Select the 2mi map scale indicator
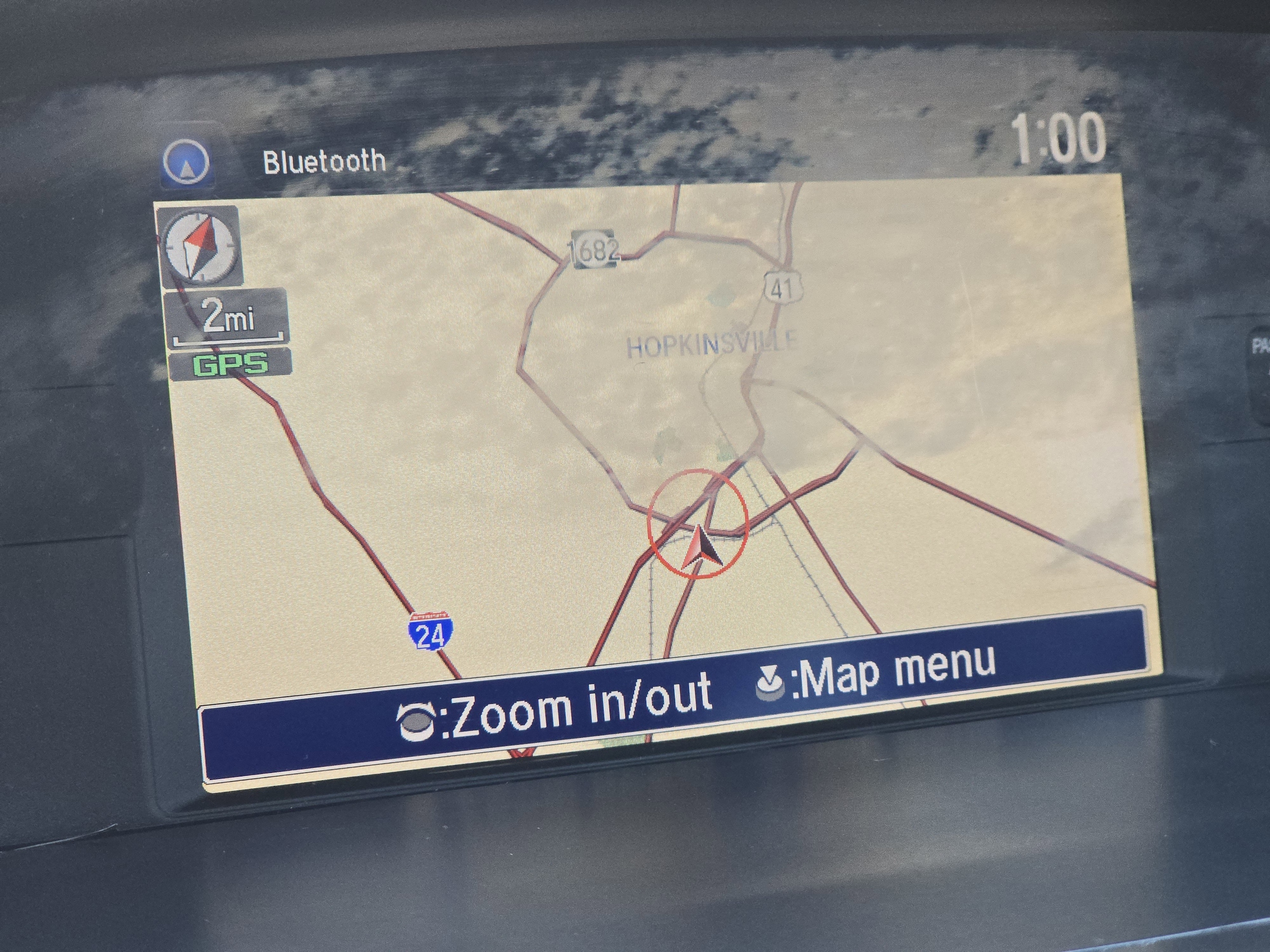 click(228, 318)
